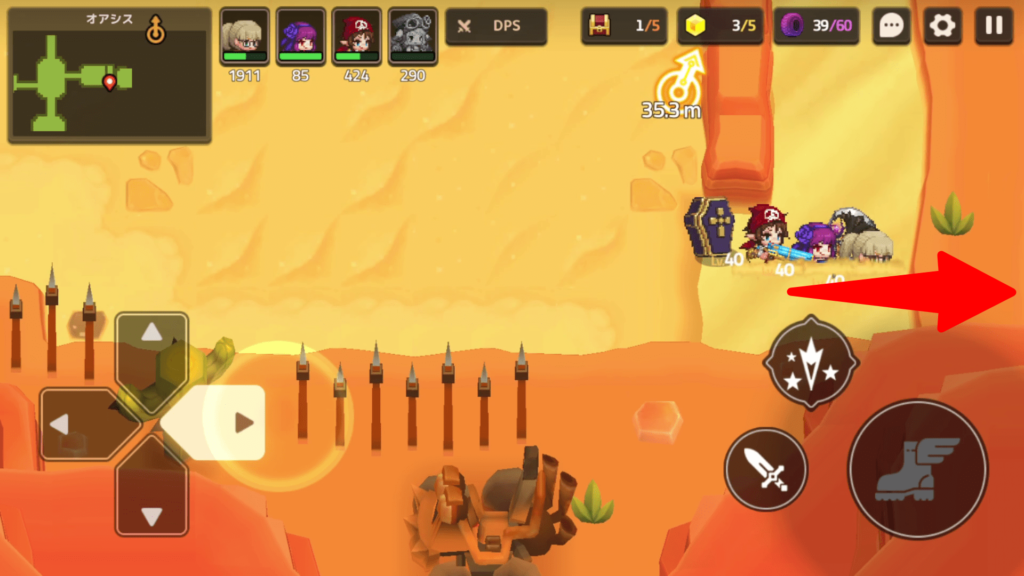The width and height of the screenshot is (1024, 576).
Task: Select the red pirate-hat hero portrait
Action: click(x=357, y=38)
